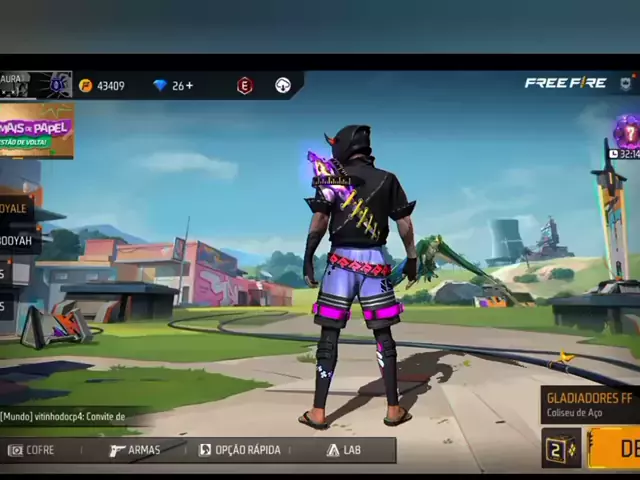The height and width of the screenshot is (480, 640).
Task: Open the cloud download icon
Action: tap(283, 86)
